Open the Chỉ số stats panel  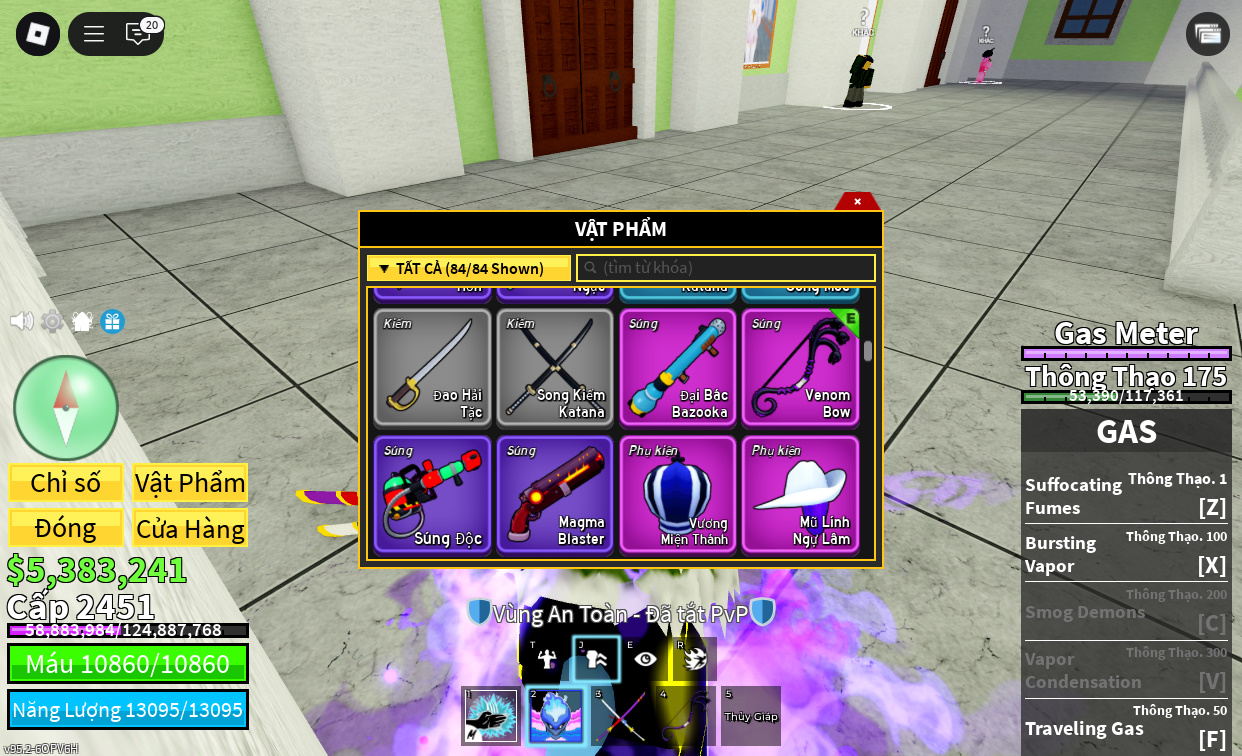coord(66,483)
